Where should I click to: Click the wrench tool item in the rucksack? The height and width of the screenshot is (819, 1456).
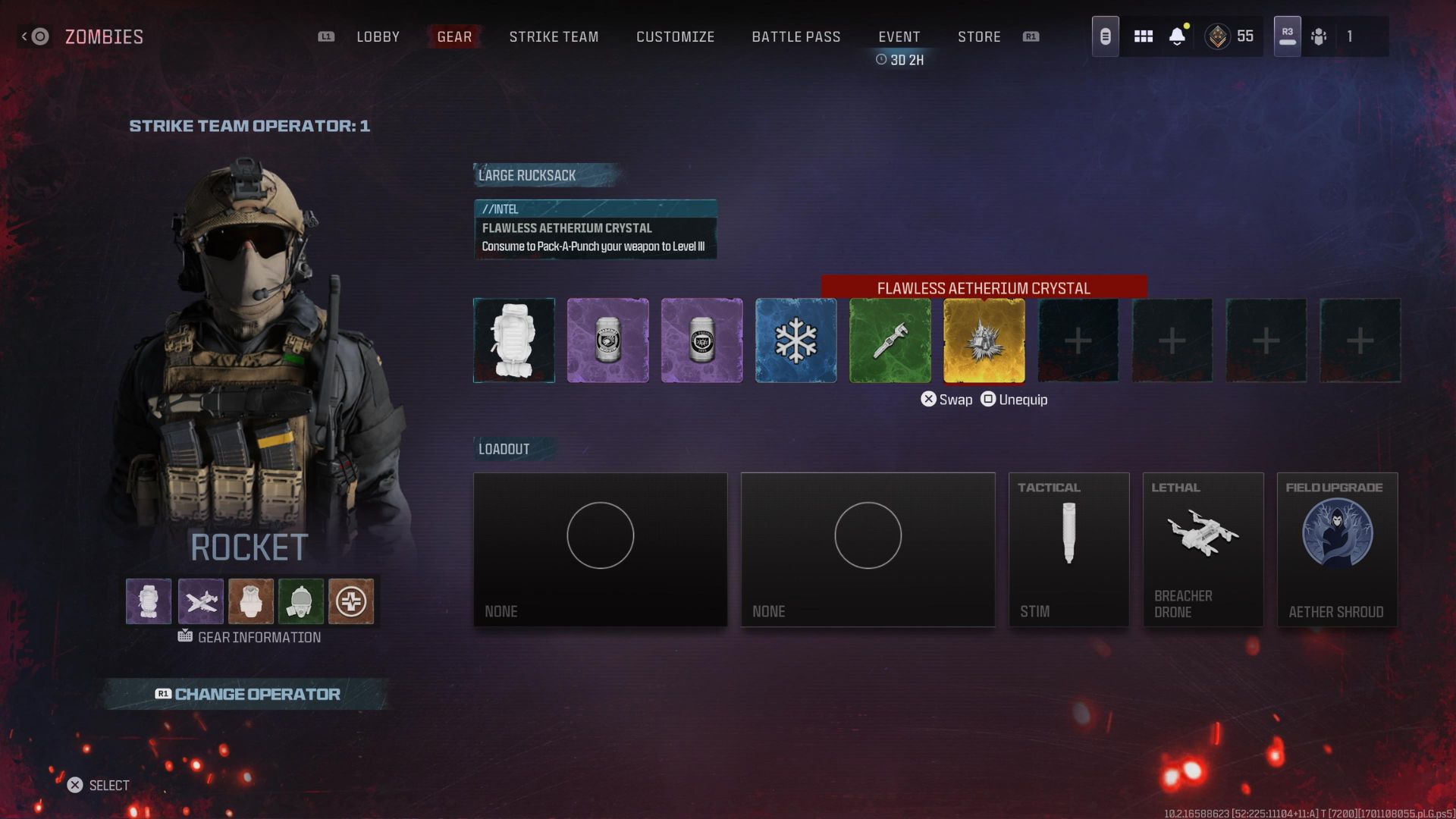pos(890,340)
